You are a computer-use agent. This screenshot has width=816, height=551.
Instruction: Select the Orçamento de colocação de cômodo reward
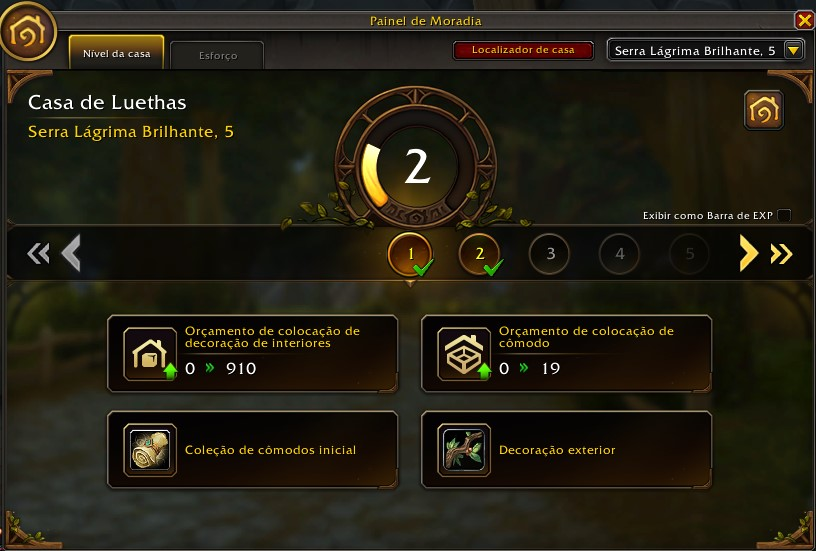pyautogui.click(x=566, y=350)
